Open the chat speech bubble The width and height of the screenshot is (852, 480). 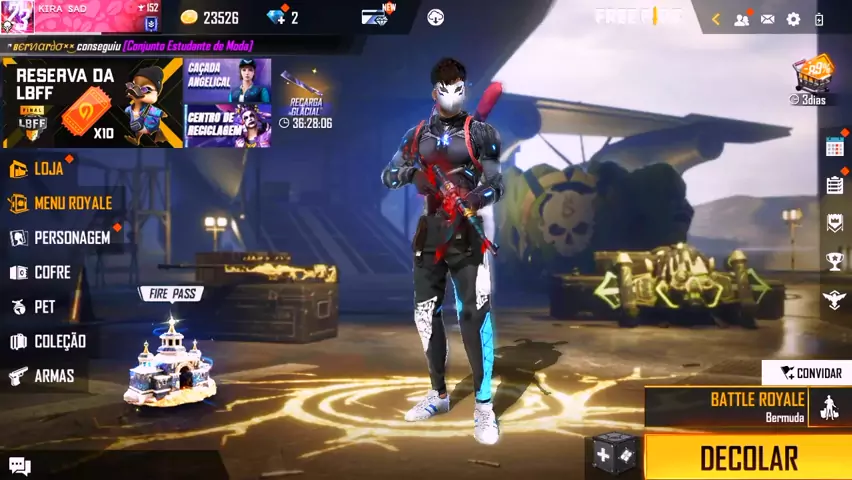coord(20,465)
